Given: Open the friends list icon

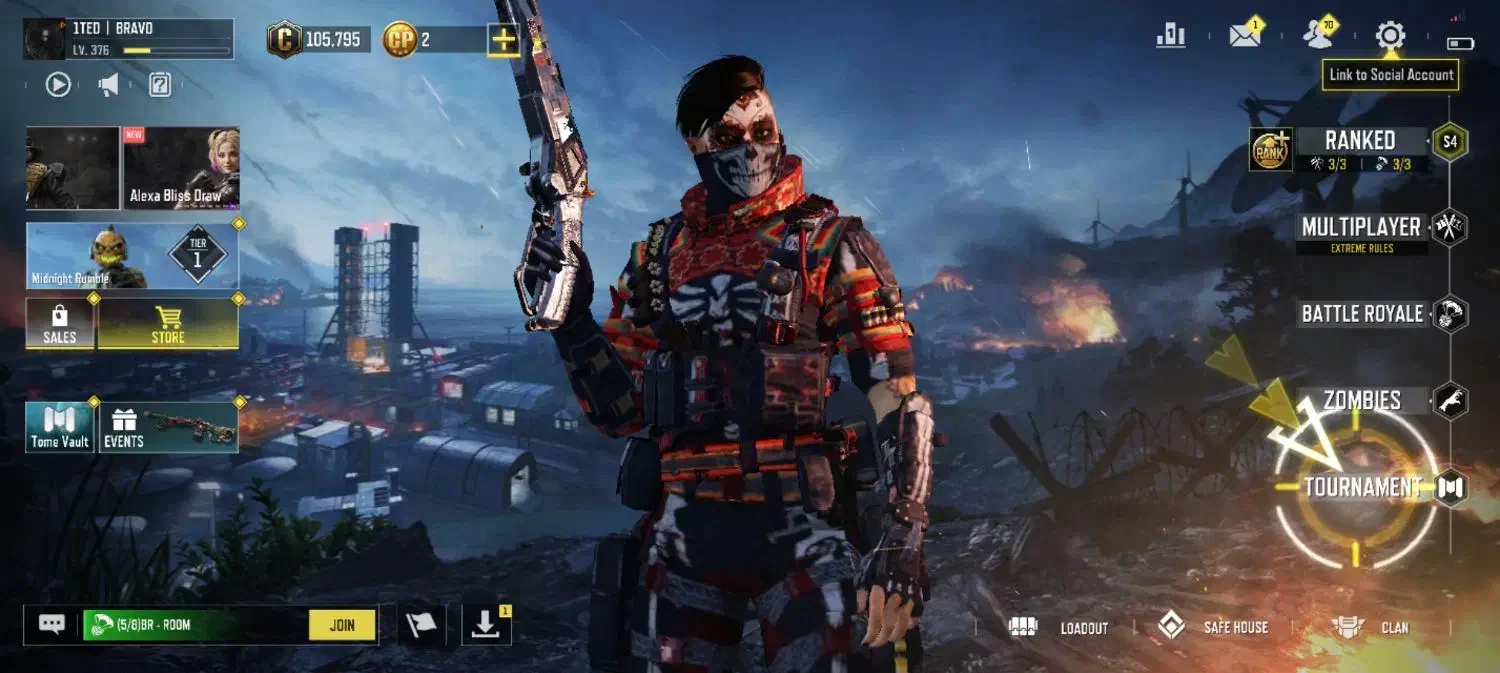Looking at the screenshot, I should click(1319, 36).
